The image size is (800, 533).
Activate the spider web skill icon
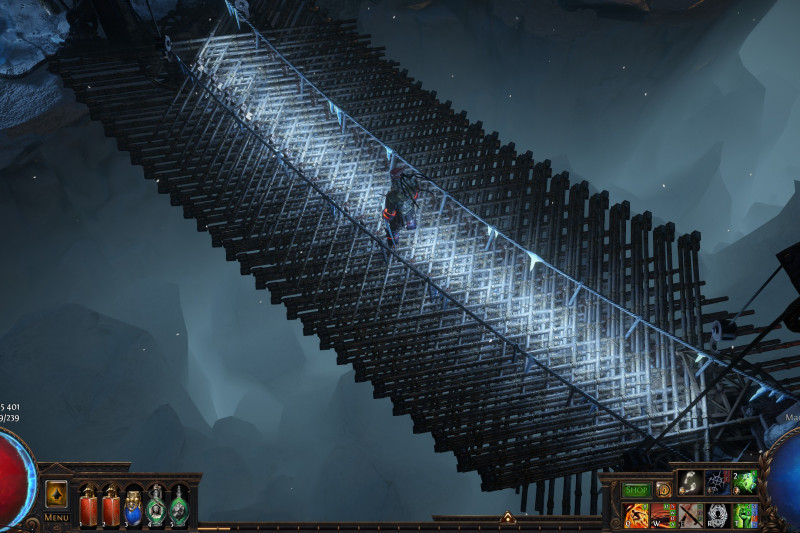coord(719,483)
